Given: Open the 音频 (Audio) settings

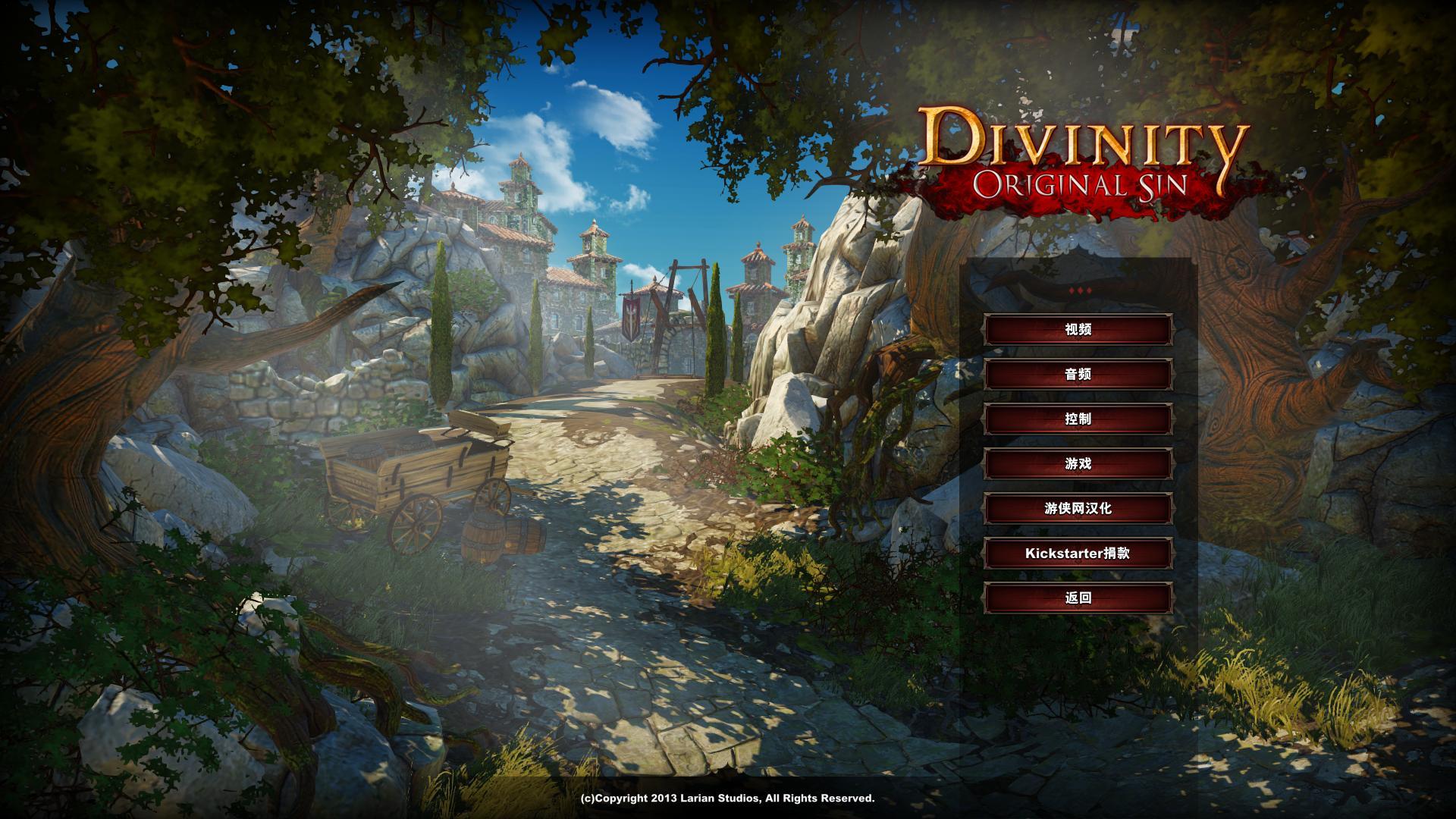Looking at the screenshot, I should [x=1078, y=375].
